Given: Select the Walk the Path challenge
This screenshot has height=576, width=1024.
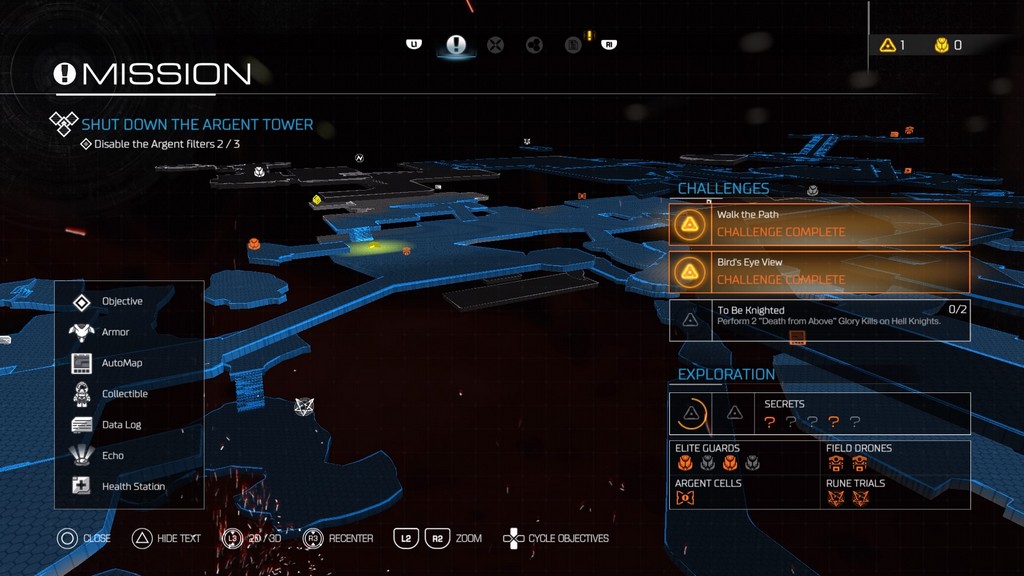Looking at the screenshot, I should tap(819, 224).
